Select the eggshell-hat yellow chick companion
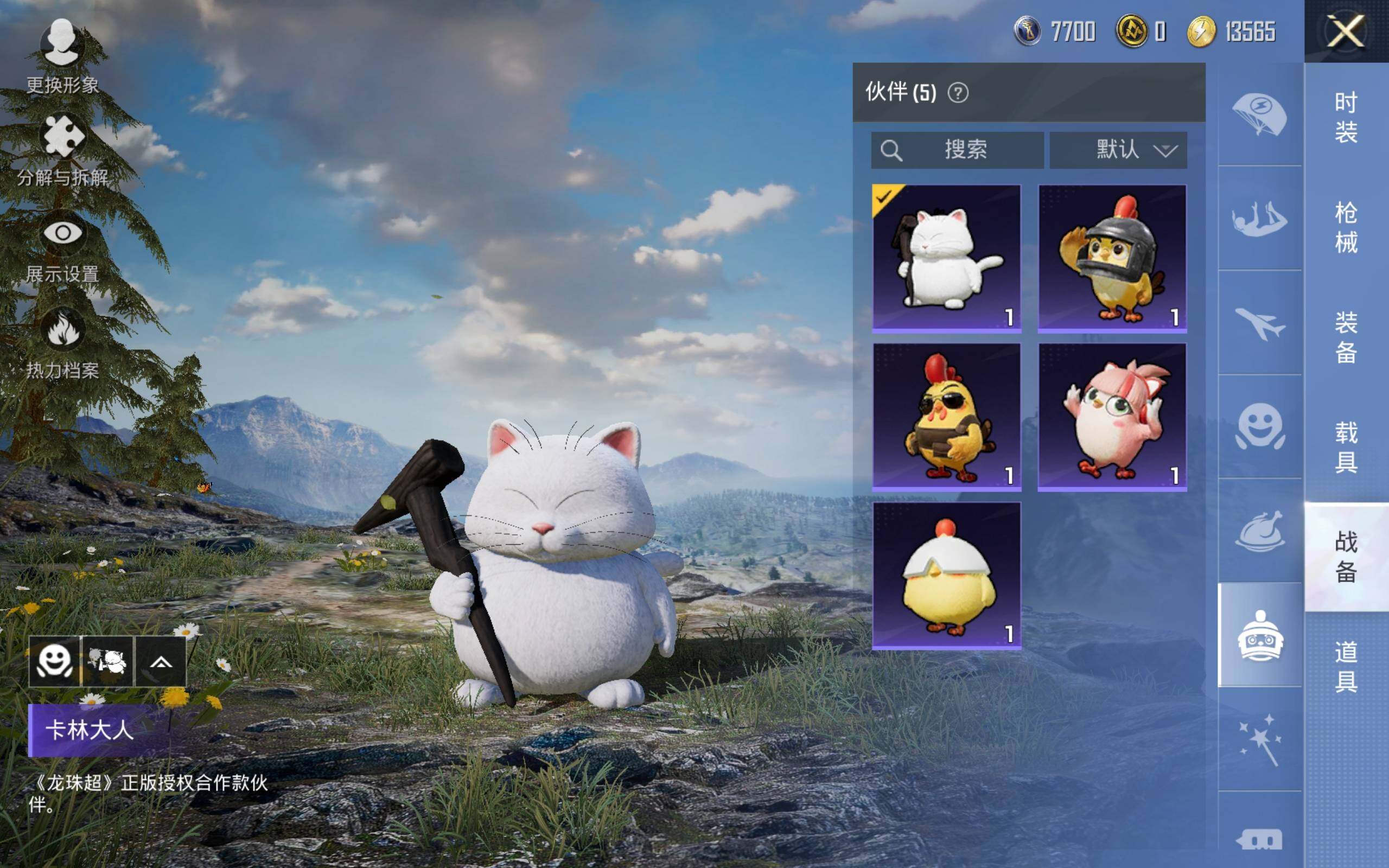 point(946,576)
